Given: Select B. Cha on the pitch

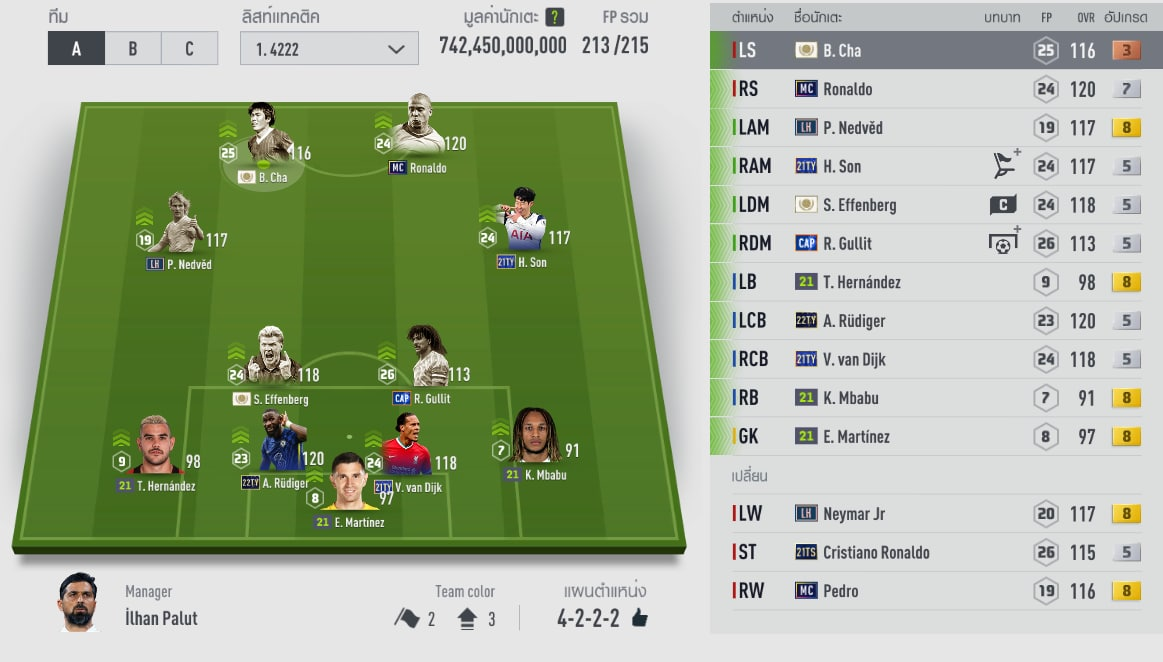Looking at the screenshot, I should coord(266,140).
